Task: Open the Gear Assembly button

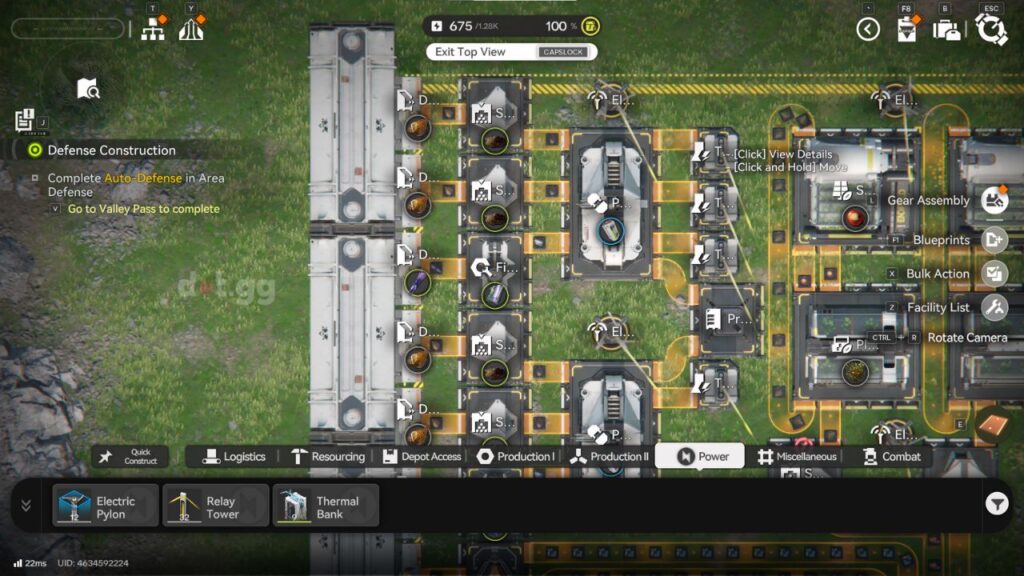Action: (994, 200)
